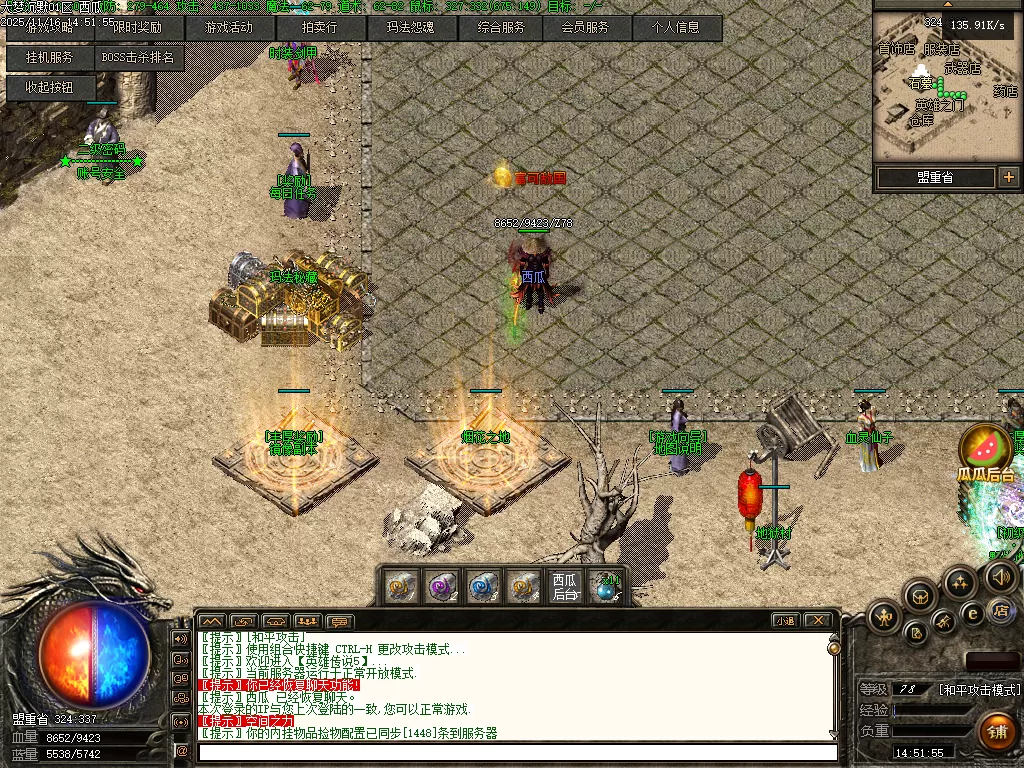Close the chat window with X
This screenshot has height=768, width=1024.
(x=817, y=621)
